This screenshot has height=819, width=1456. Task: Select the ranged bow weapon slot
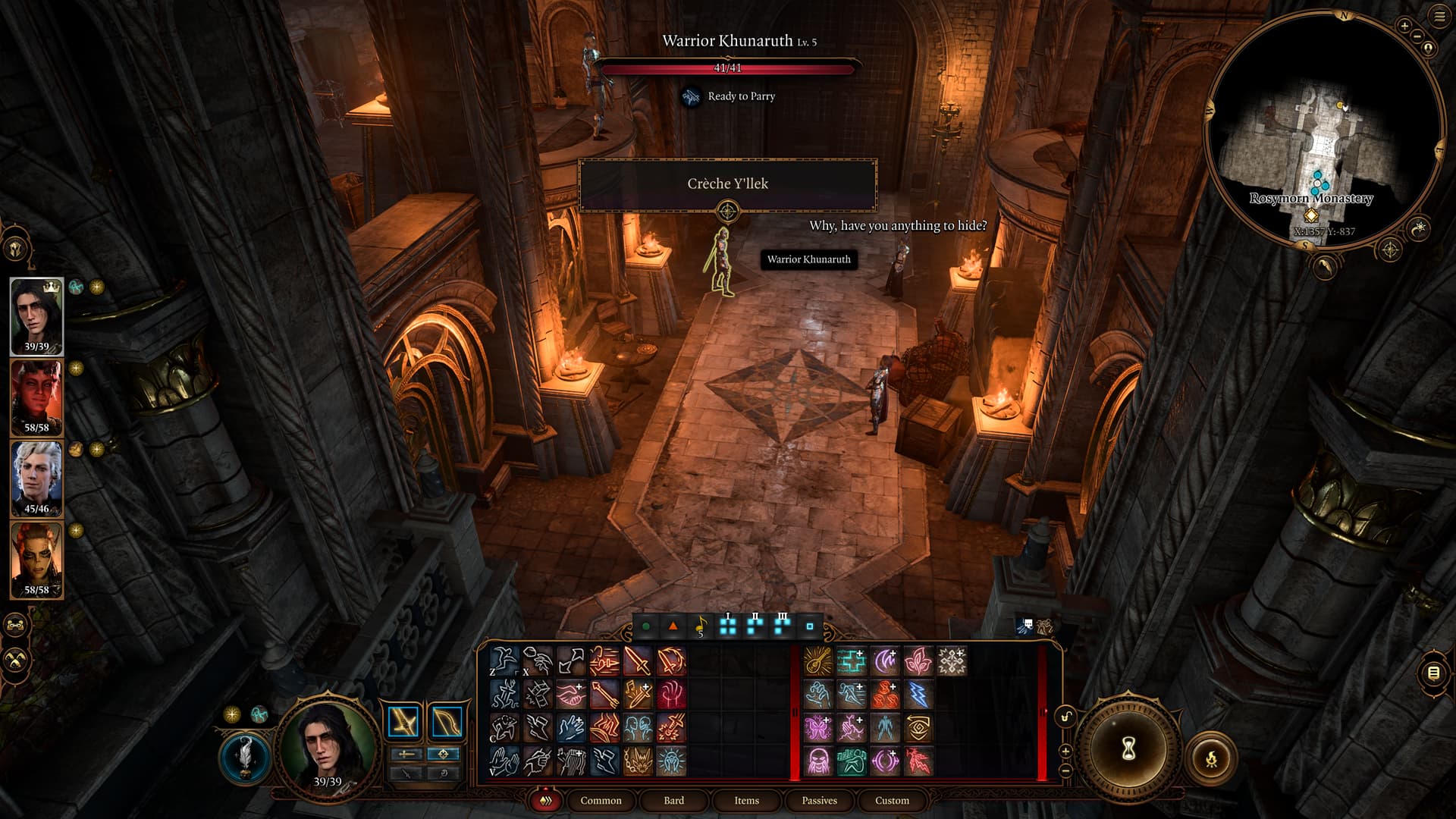pos(447,721)
